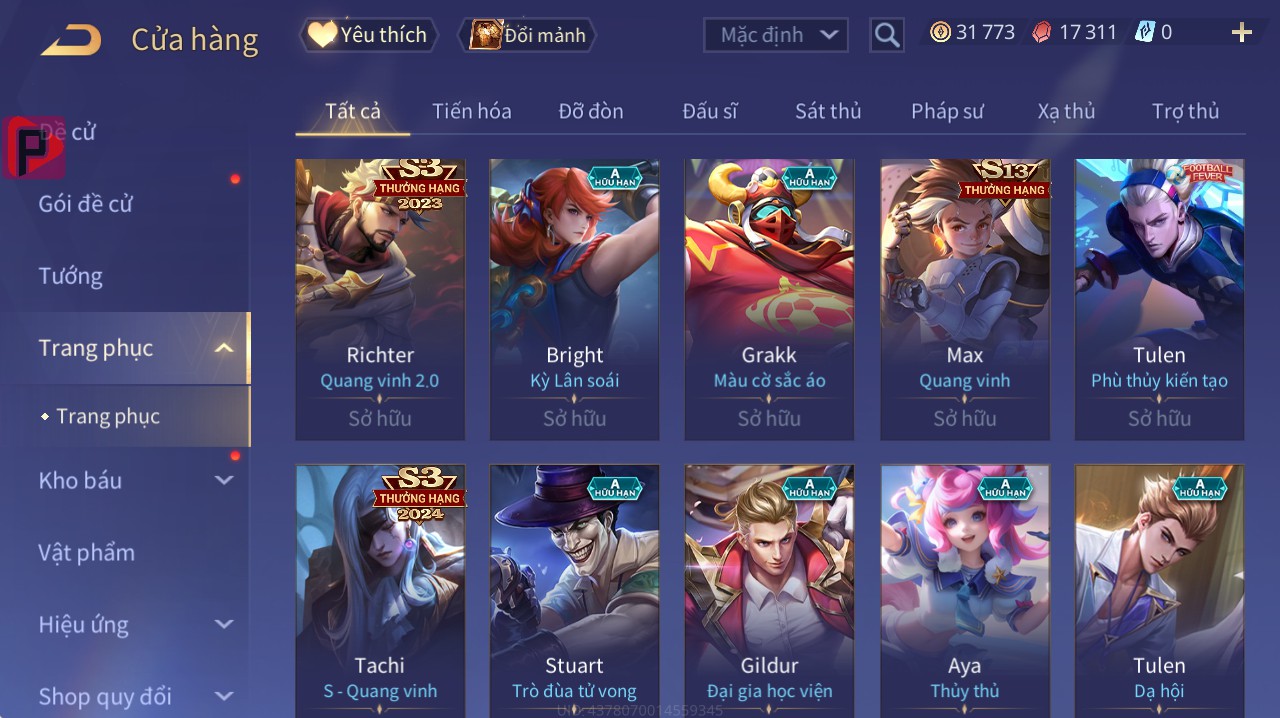Open the Mặc định sort dropdown

776,35
